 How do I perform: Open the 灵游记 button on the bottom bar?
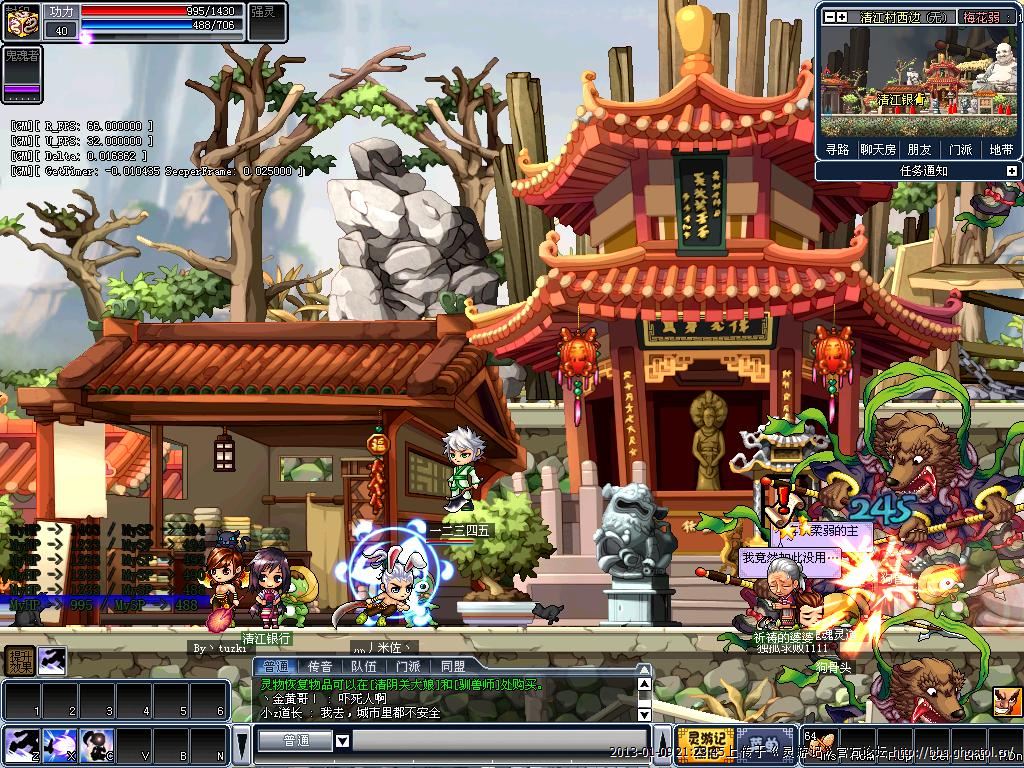coord(705,745)
